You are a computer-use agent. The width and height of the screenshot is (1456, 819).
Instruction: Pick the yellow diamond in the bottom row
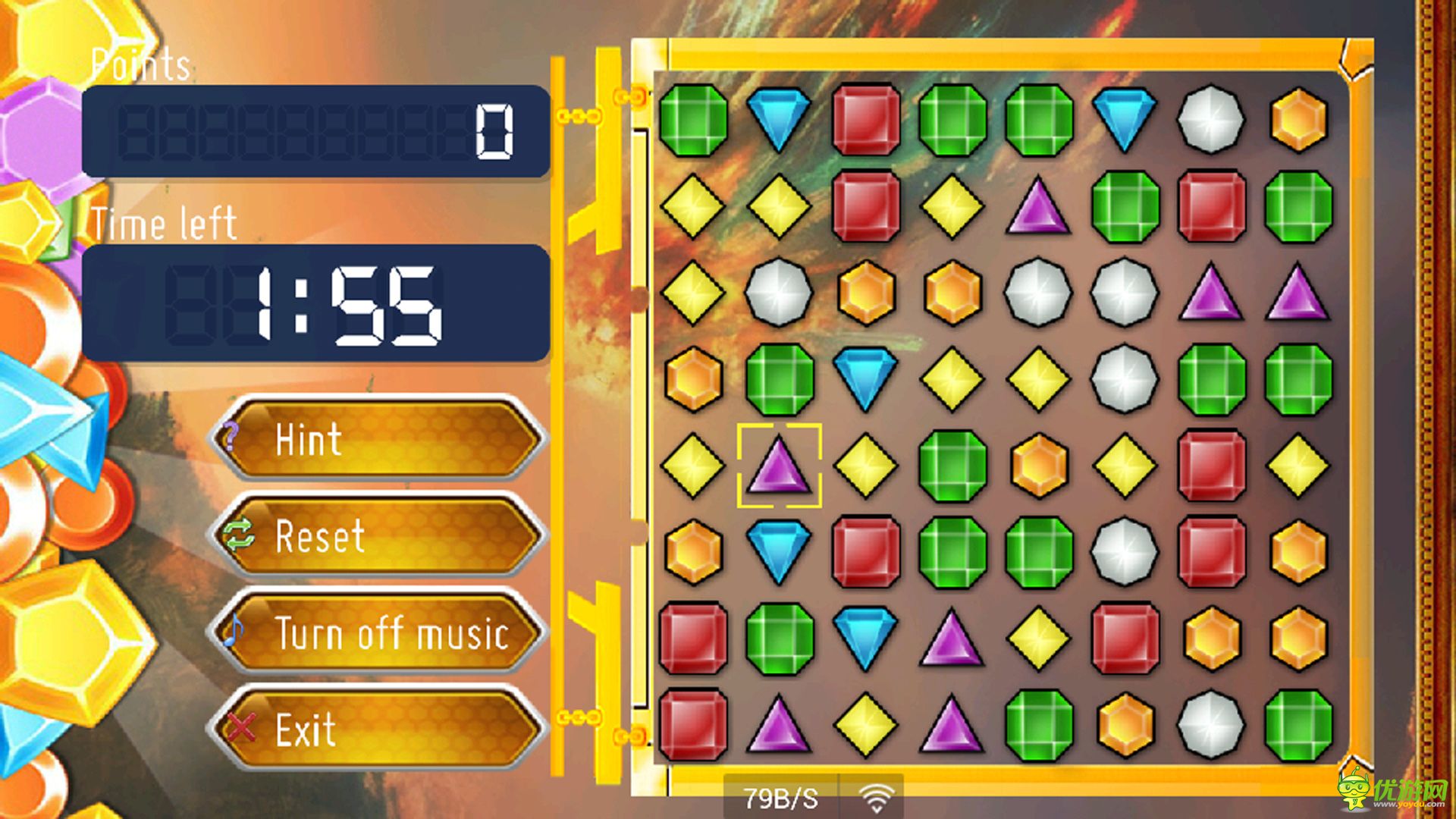coord(866,723)
